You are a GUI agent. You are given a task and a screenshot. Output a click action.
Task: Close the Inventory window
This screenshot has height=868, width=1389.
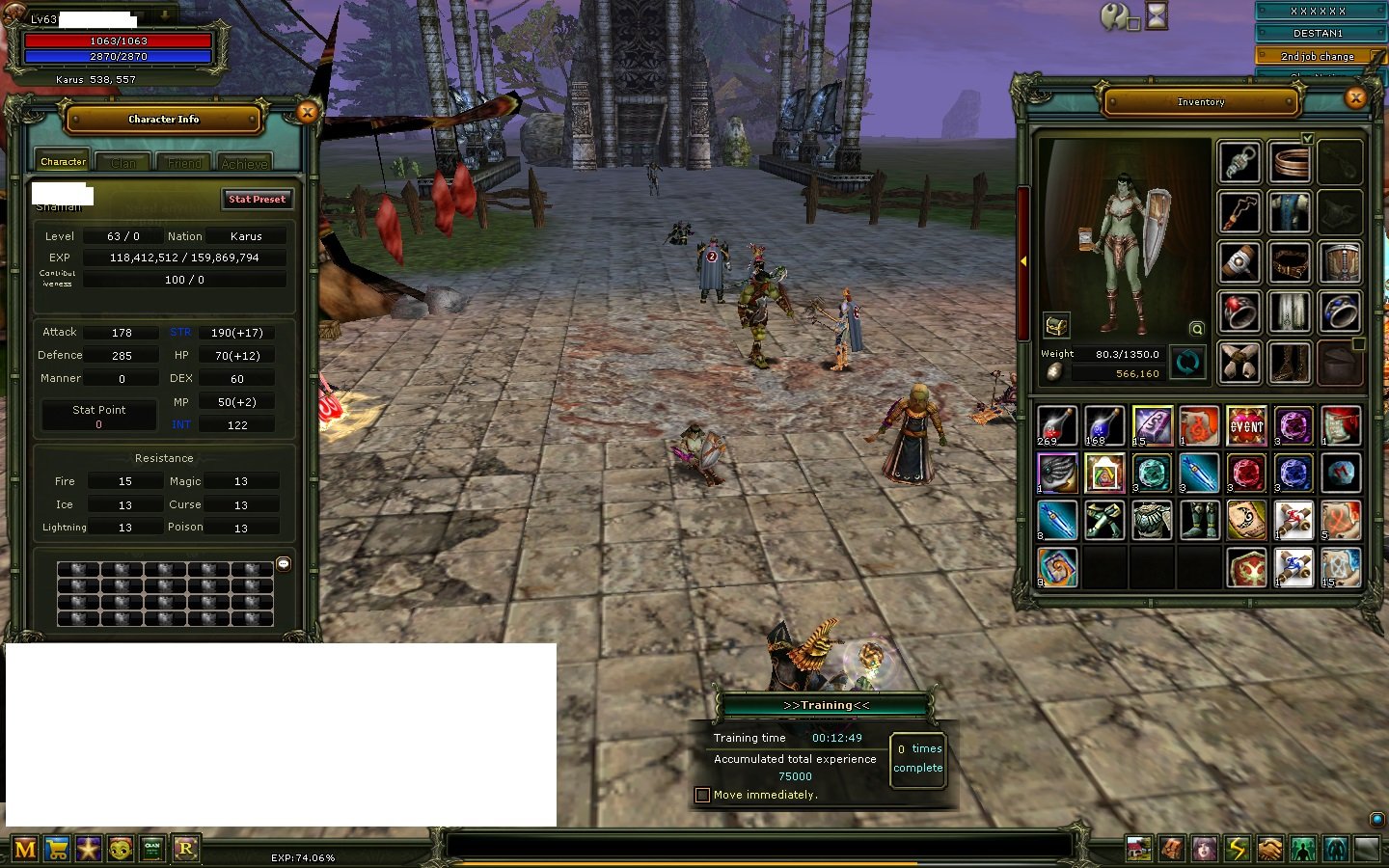[x=1355, y=97]
